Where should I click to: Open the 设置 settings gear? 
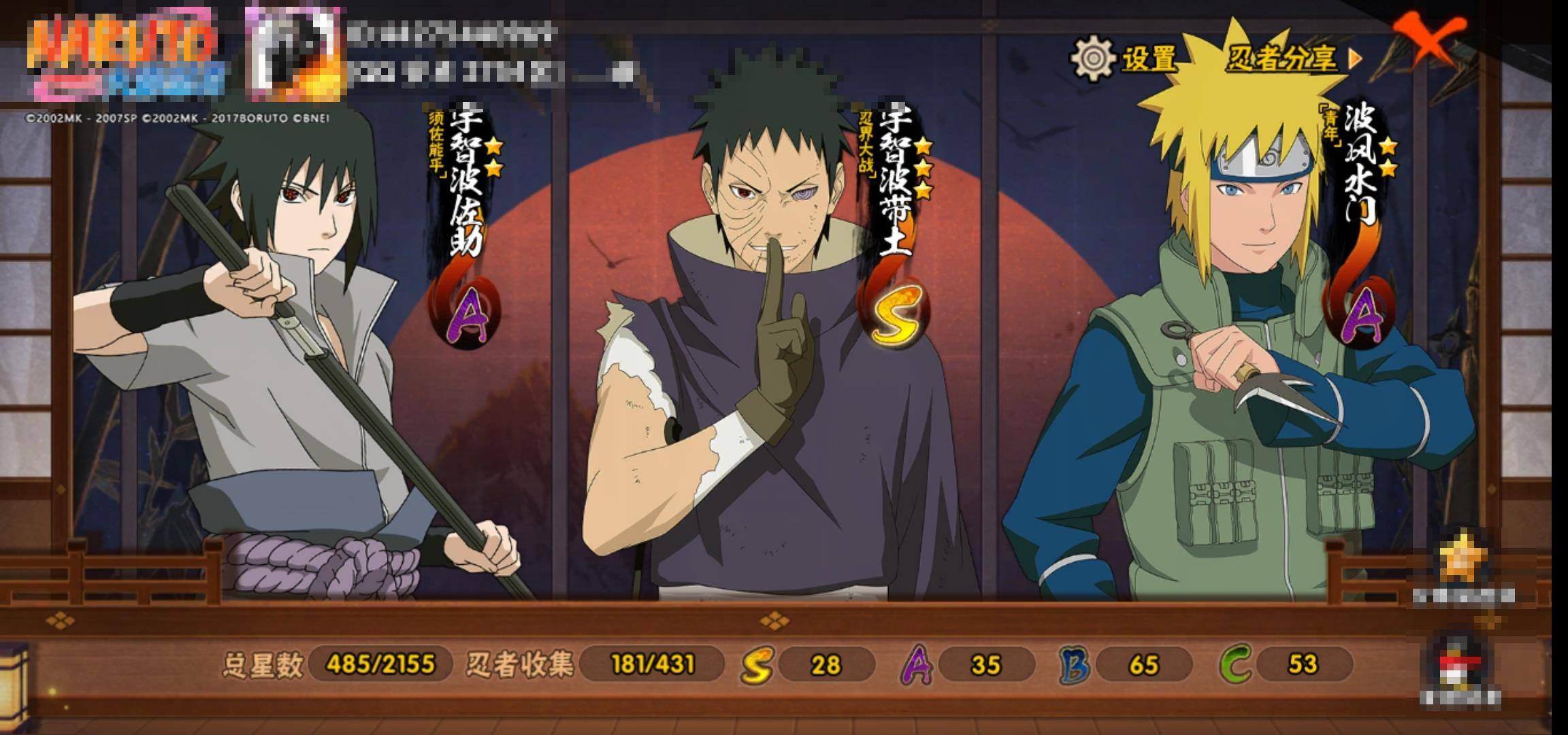point(1094,59)
